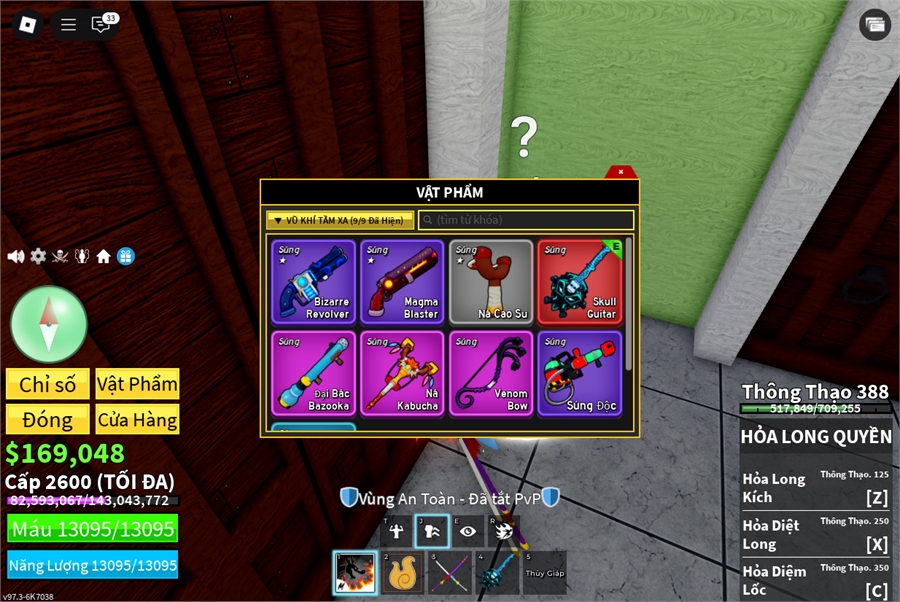
Task: Choose the Magma Blaster item
Action: pyautogui.click(x=403, y=282)
